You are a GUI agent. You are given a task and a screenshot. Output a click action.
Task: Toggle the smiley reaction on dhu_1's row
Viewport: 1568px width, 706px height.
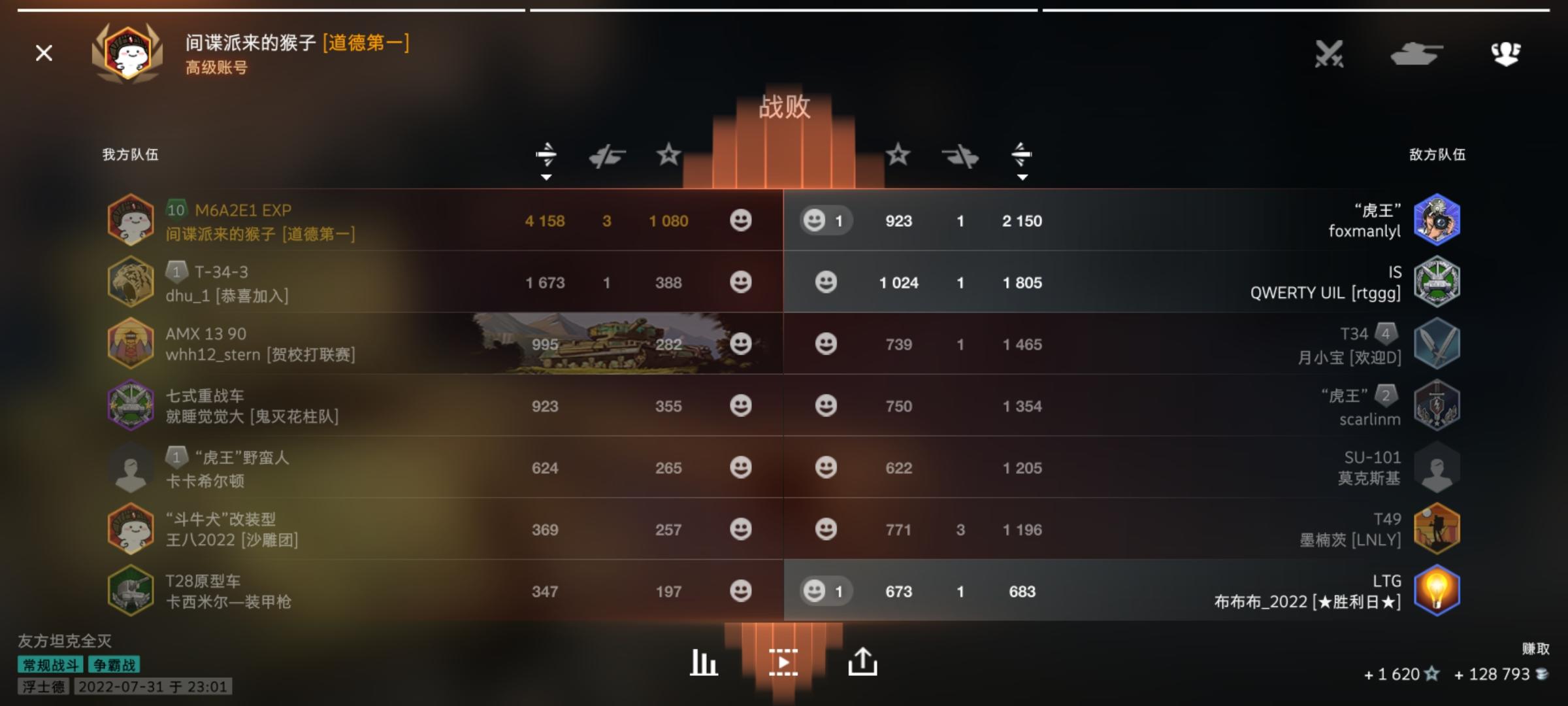(740, 282)
